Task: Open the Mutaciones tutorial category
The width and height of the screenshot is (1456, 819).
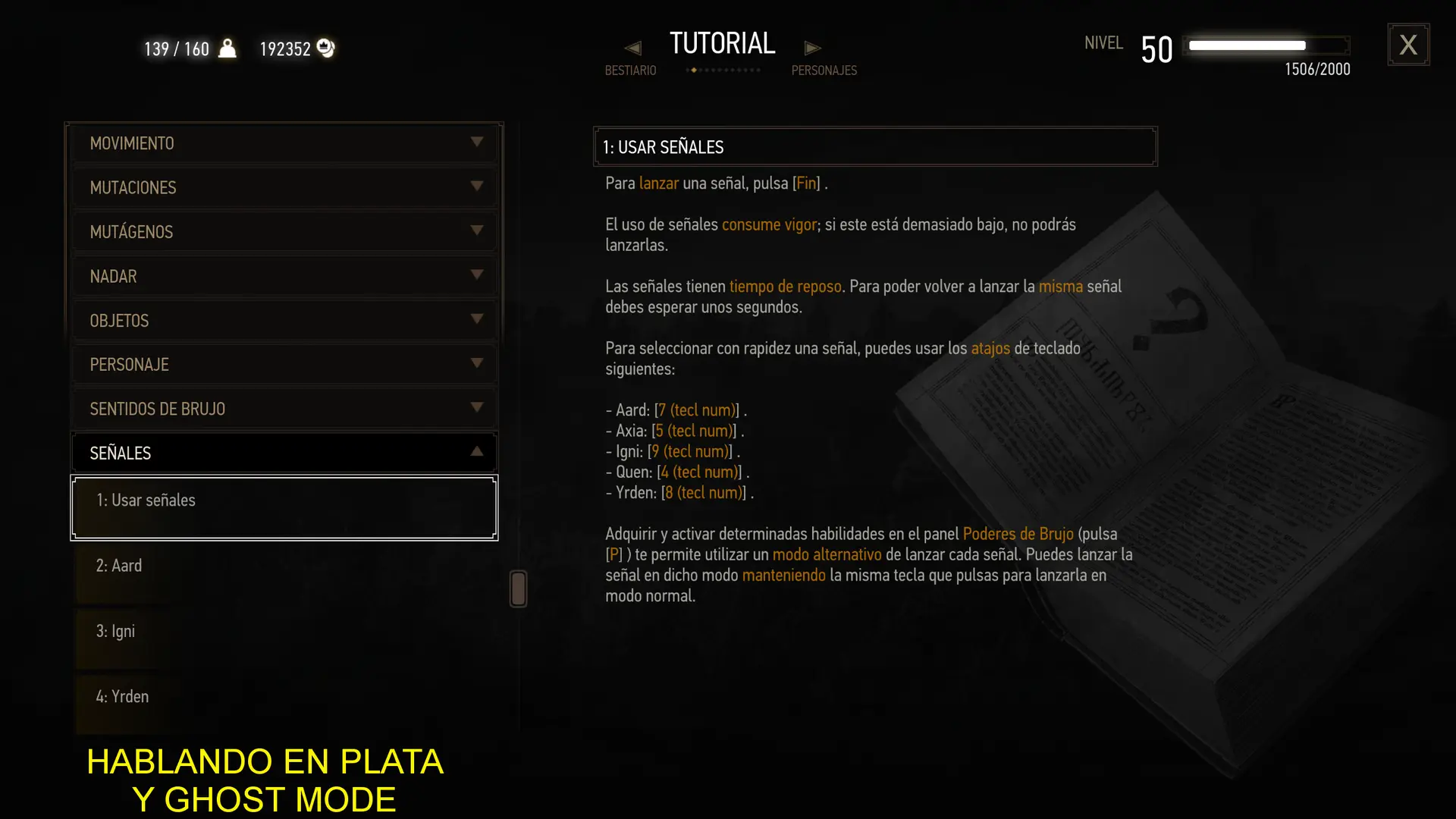Action: pyautogui.click(x=284, y=187)
